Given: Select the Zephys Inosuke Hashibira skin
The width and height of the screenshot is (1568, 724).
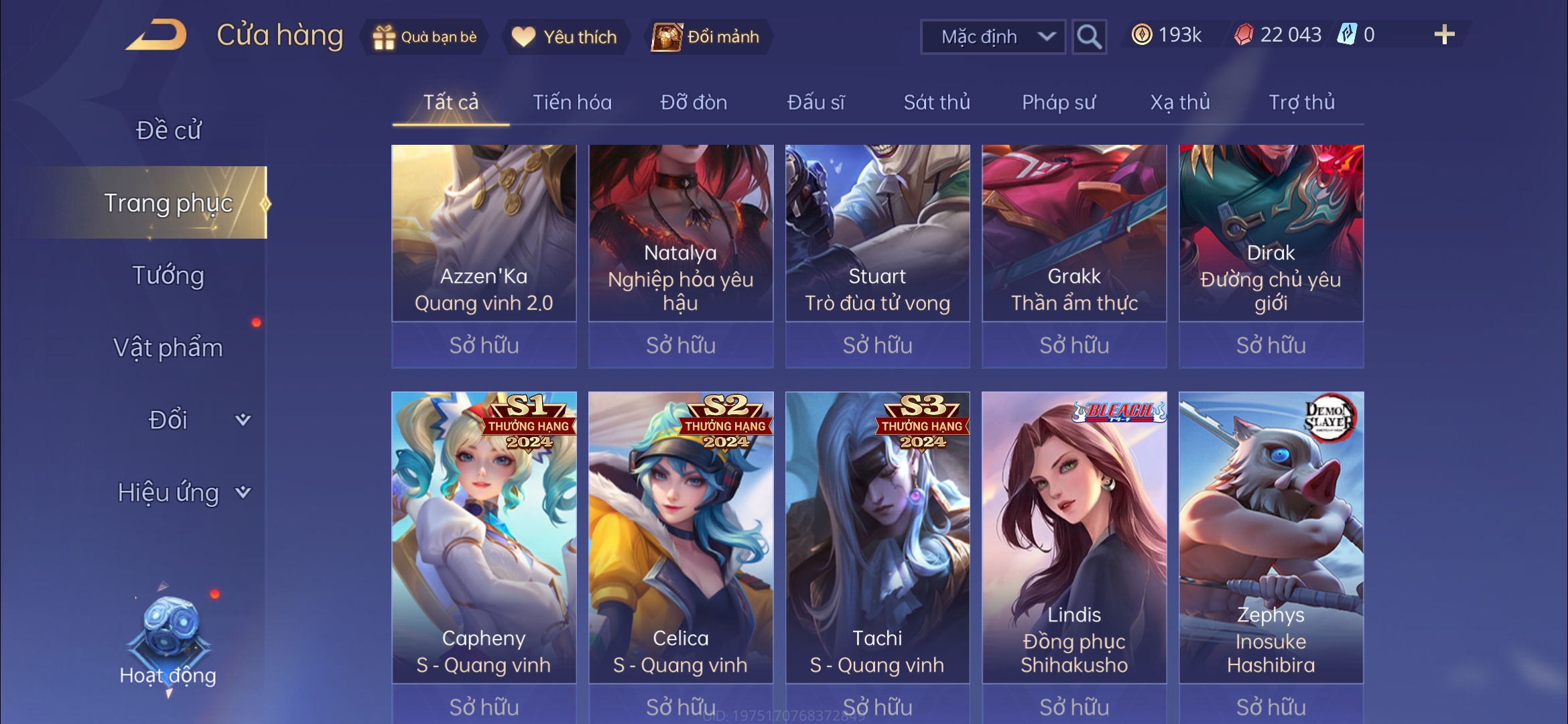Looking at the screenshot, I should [1271, 536].
